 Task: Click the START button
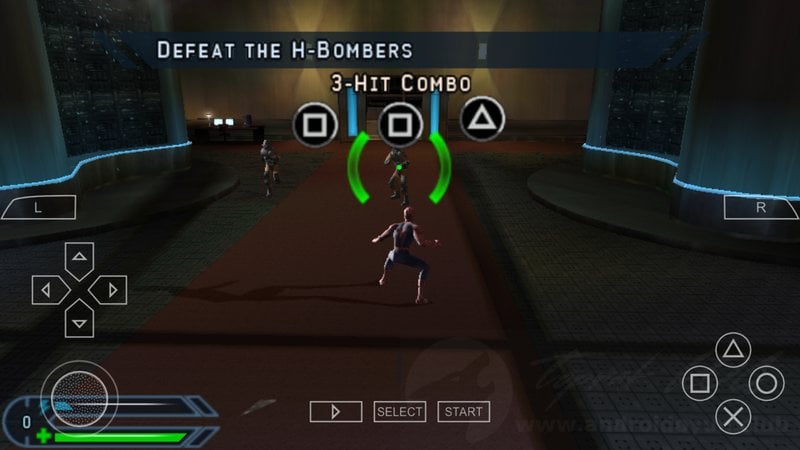(463, 411)
